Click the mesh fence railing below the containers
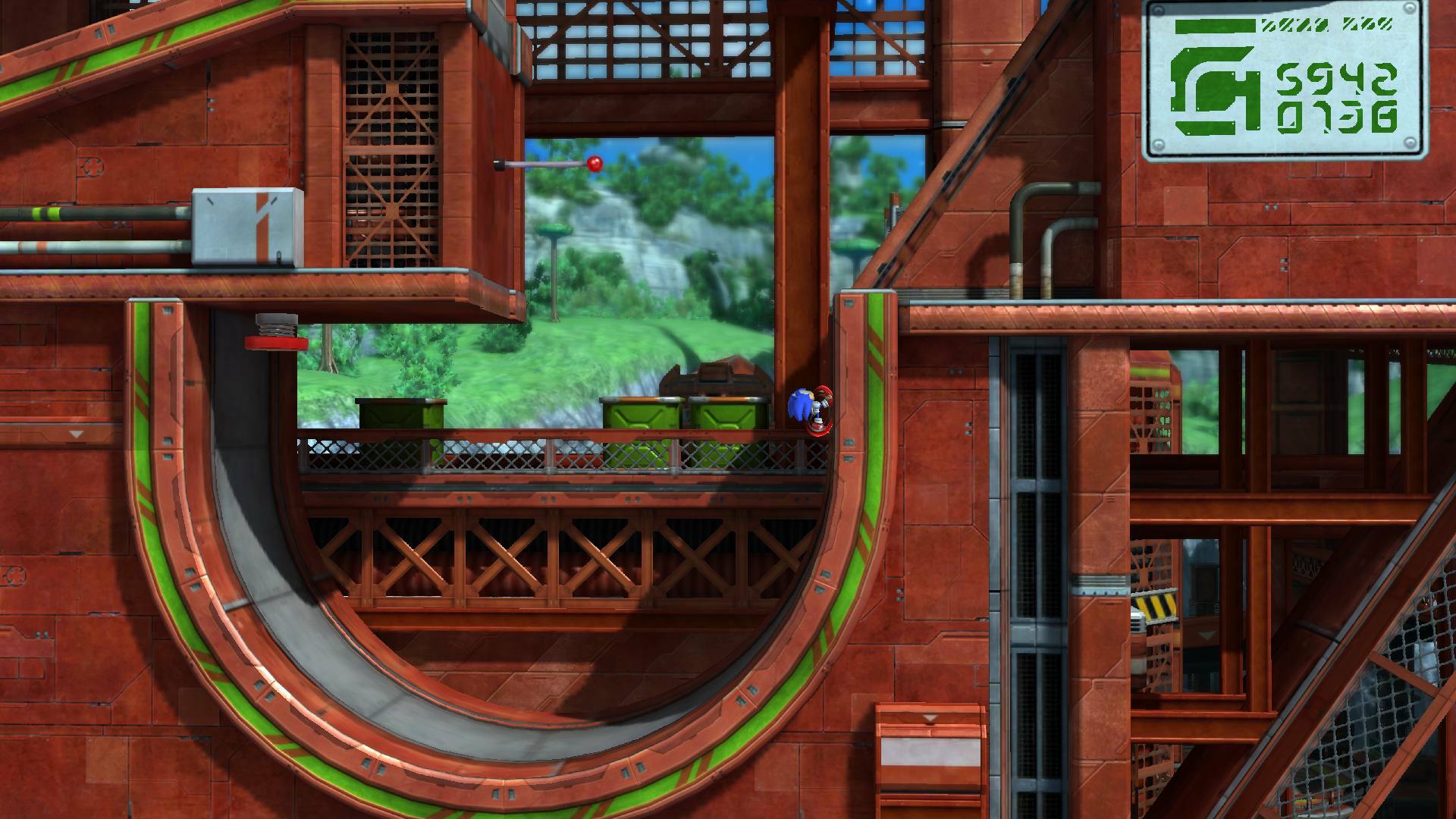The image size is (1456, 819). coord(531,455)
